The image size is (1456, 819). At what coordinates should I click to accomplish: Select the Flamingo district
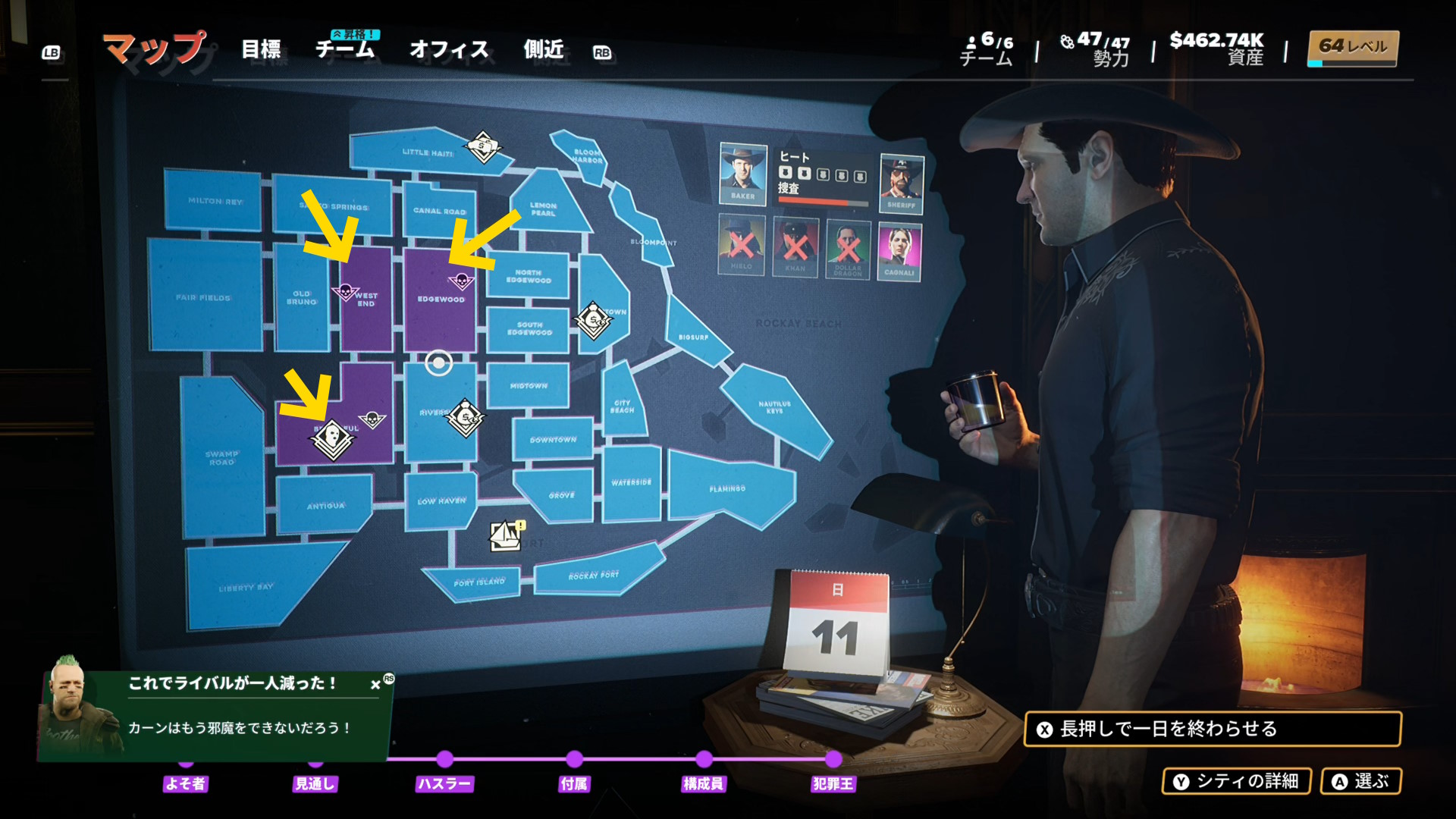[727, 489]
